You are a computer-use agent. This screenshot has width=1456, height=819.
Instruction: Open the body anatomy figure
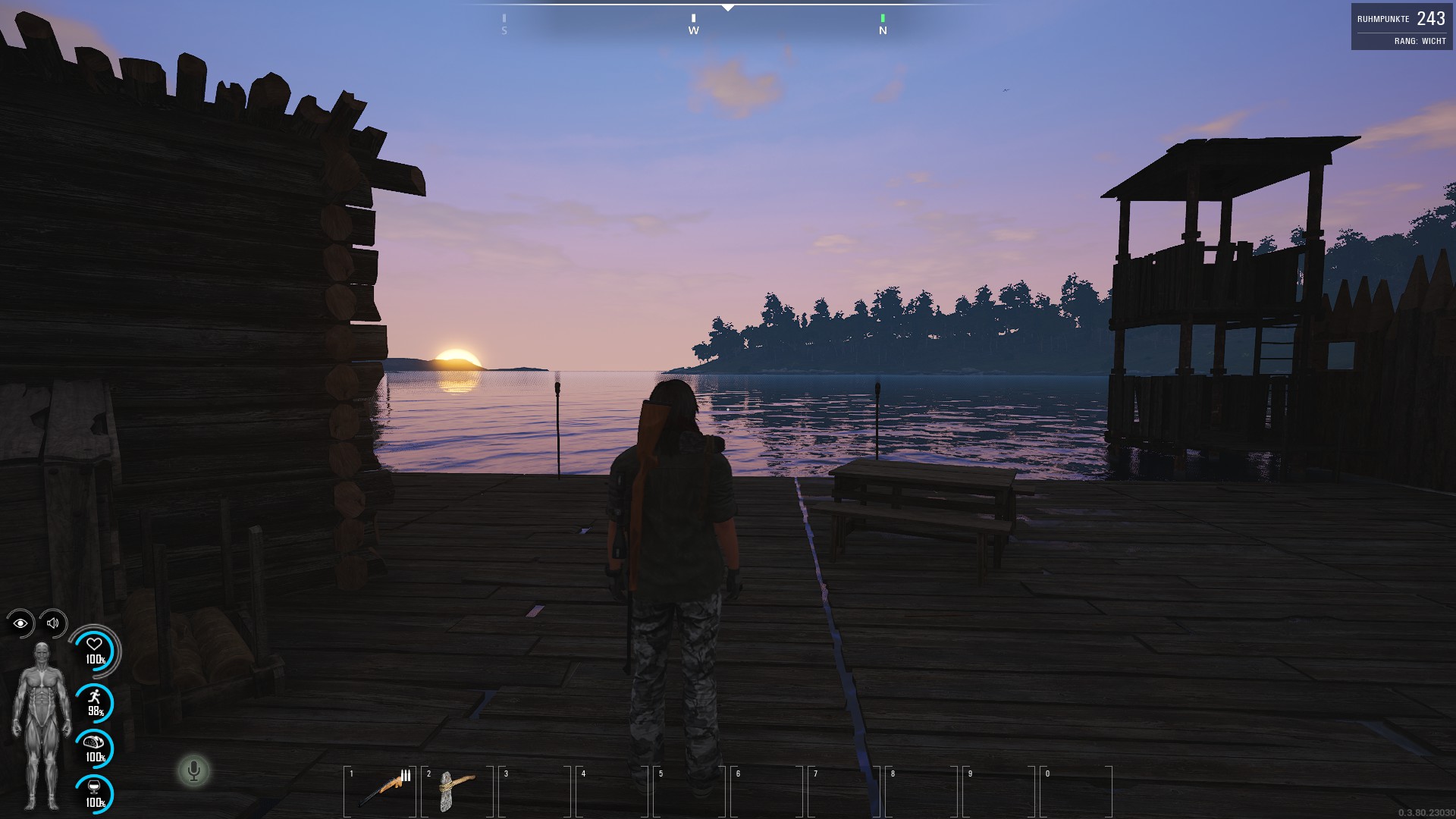42,726
